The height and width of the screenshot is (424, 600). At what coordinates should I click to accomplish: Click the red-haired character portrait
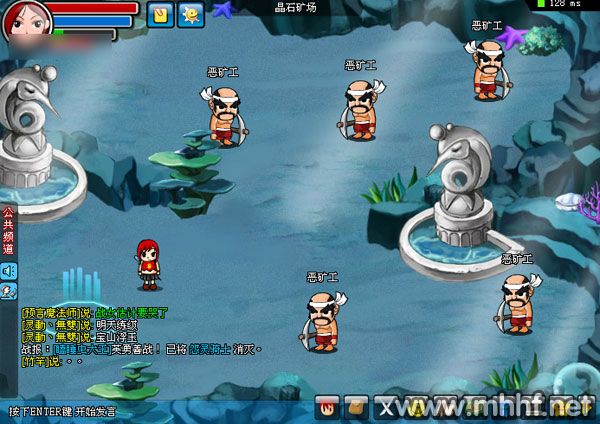[19, 19]
